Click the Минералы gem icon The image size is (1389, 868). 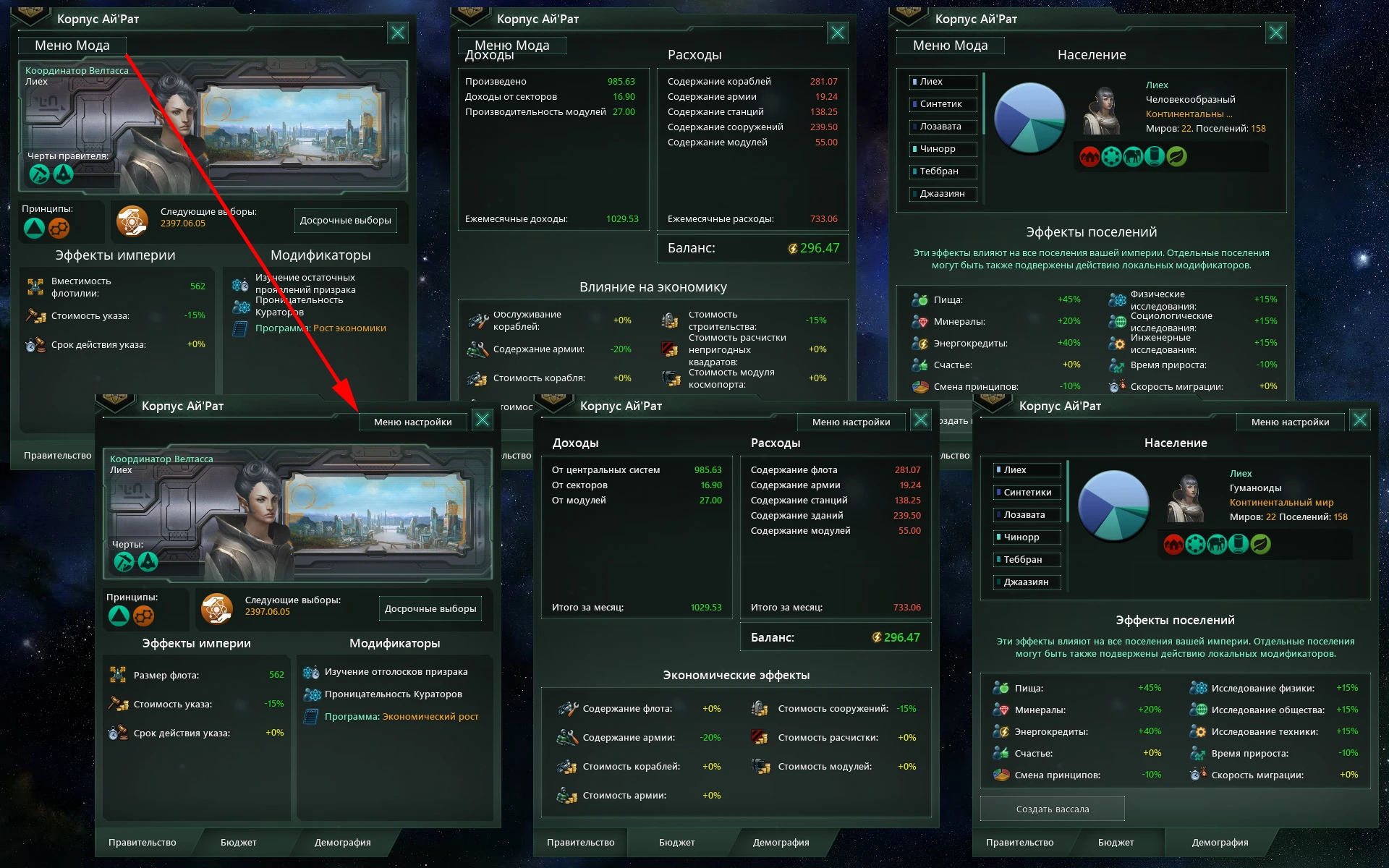[x=1003, y=710]
